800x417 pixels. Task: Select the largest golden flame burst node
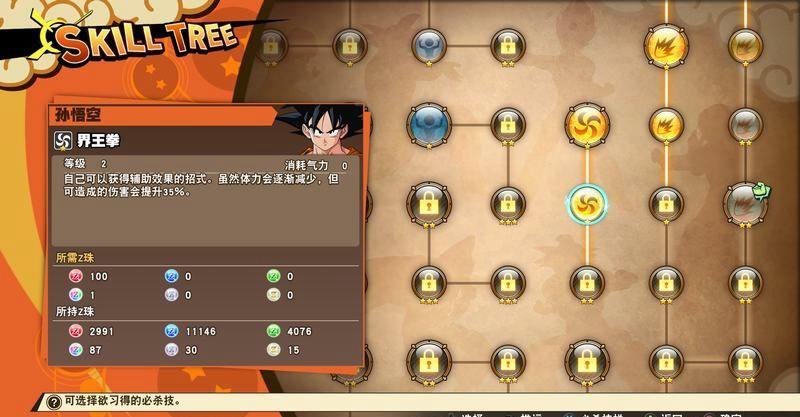pyautogui.click(x=665, y=44)
